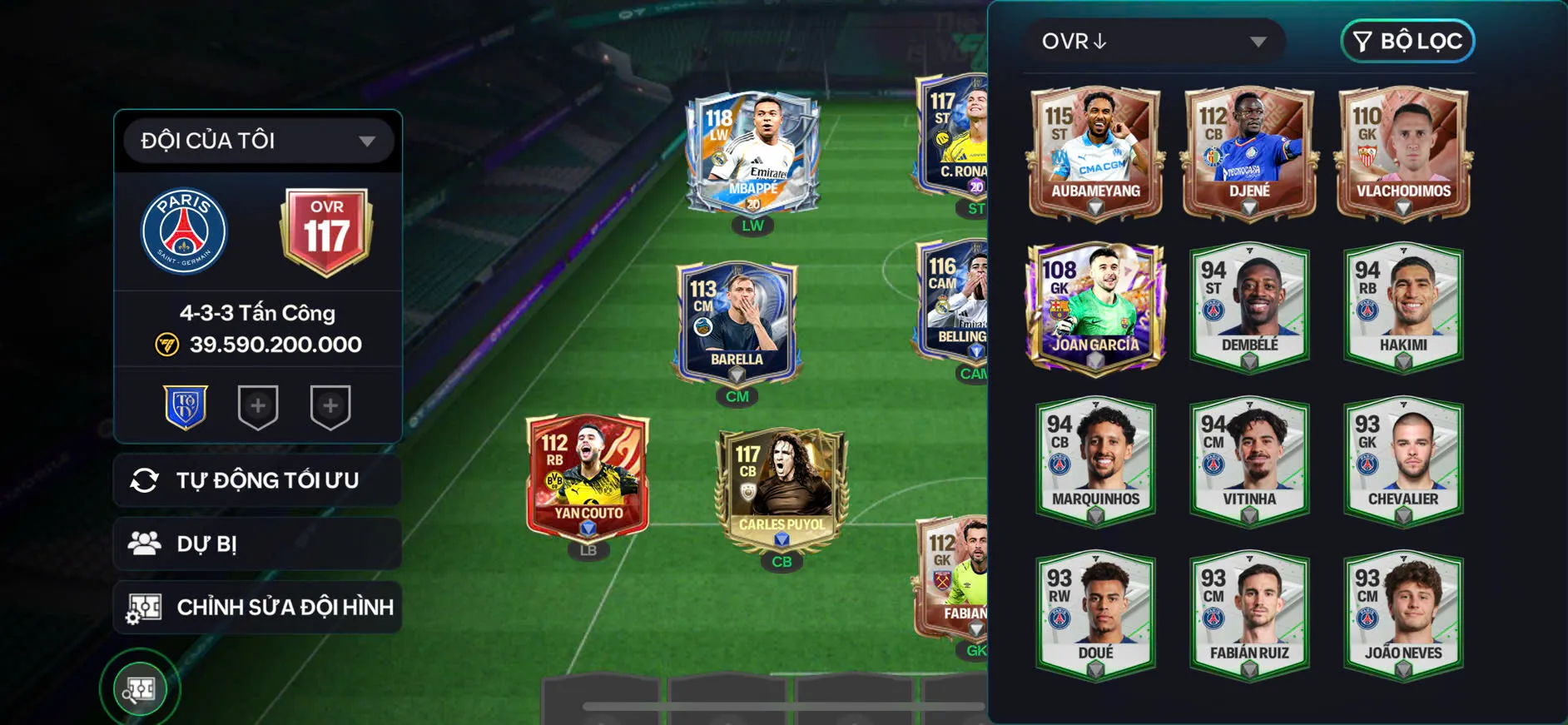The height and width of the screenshot is (725, 1568).
Task: Select Hakimi's card in the player list
Action: pos(1402,306)
